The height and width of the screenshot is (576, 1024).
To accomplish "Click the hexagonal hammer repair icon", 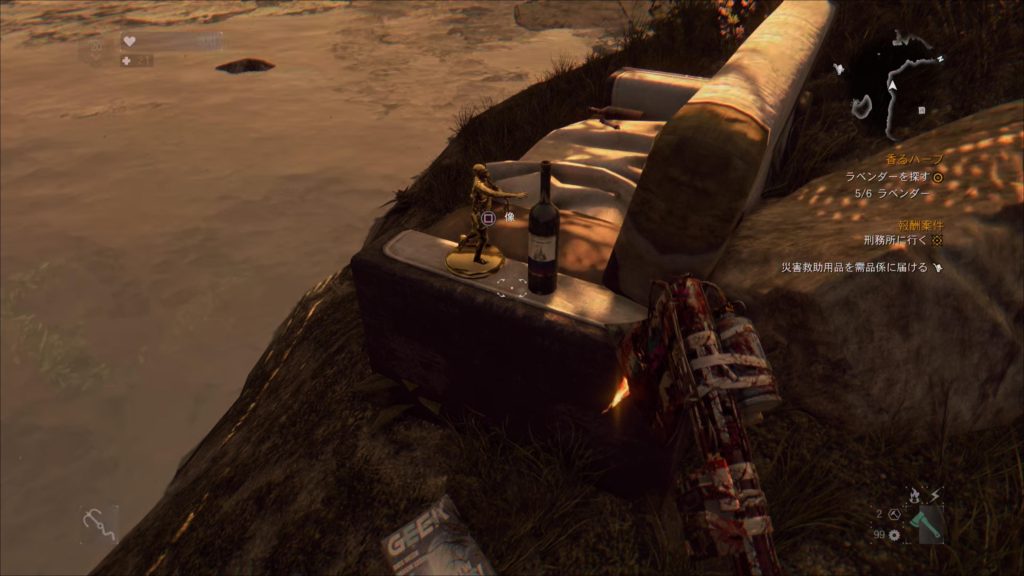I will pos(893,514).
